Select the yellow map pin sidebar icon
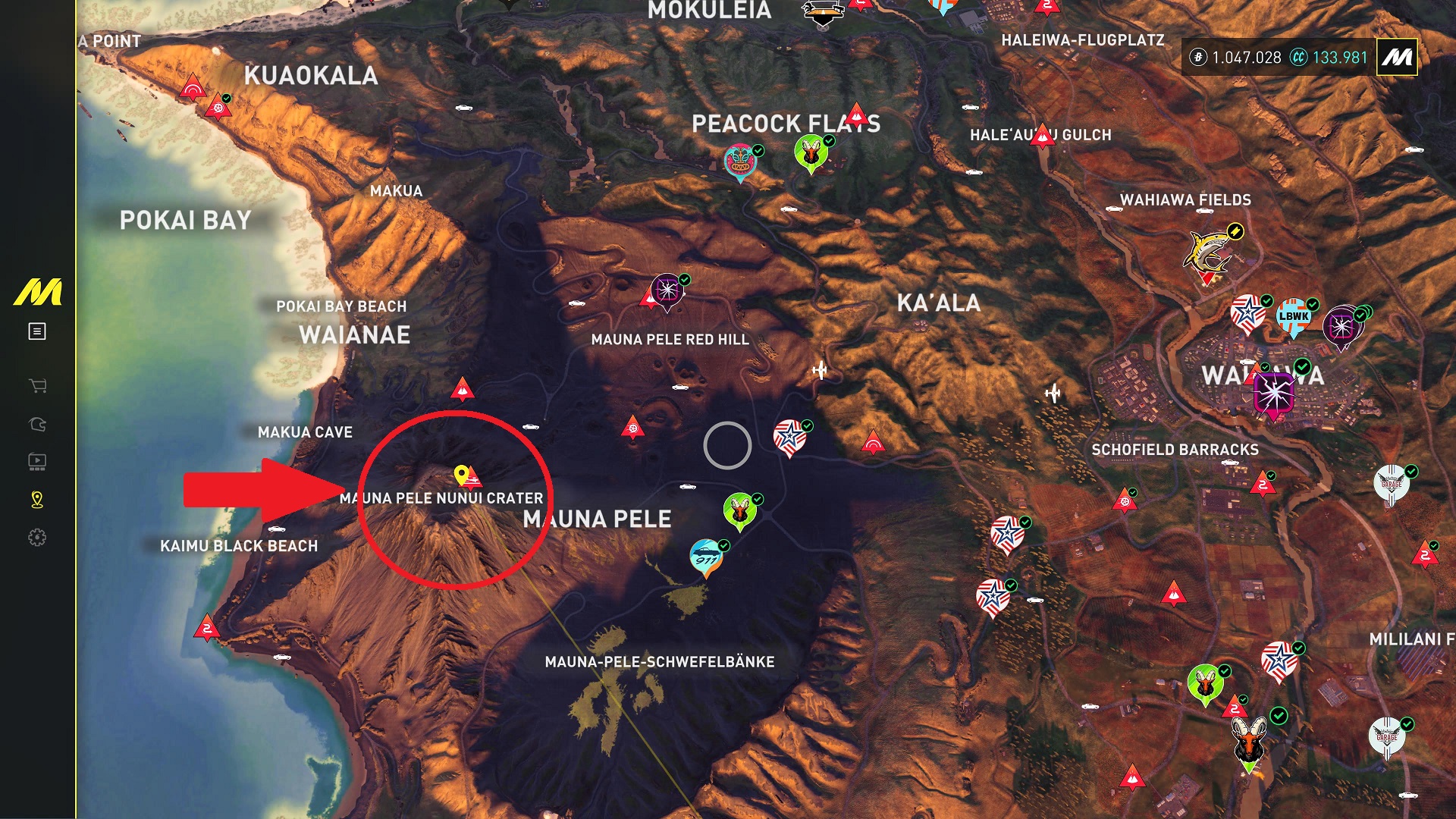This screenshot has height=819, width=1456. 37,499
